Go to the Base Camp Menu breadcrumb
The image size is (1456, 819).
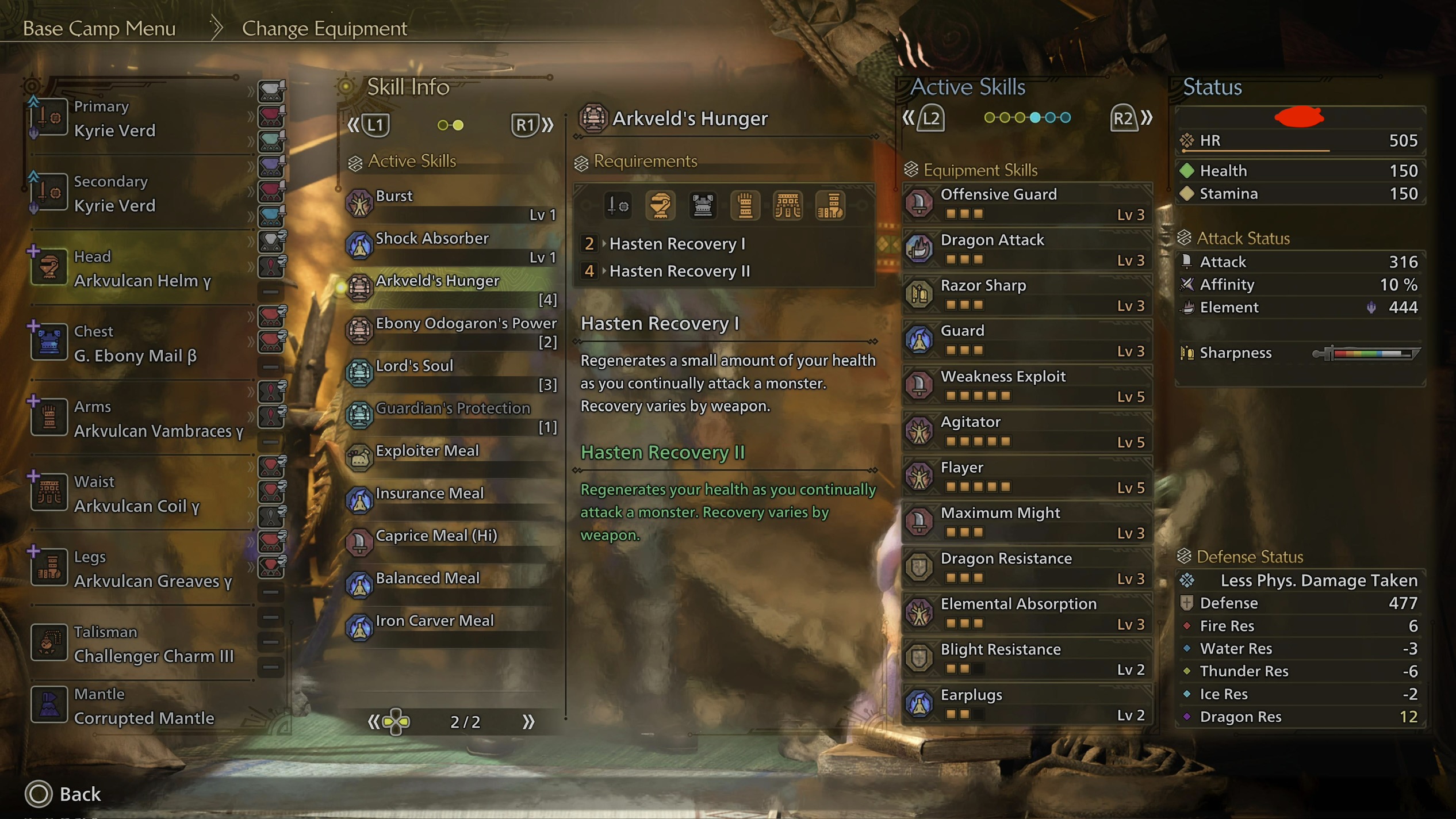(99, 28)
